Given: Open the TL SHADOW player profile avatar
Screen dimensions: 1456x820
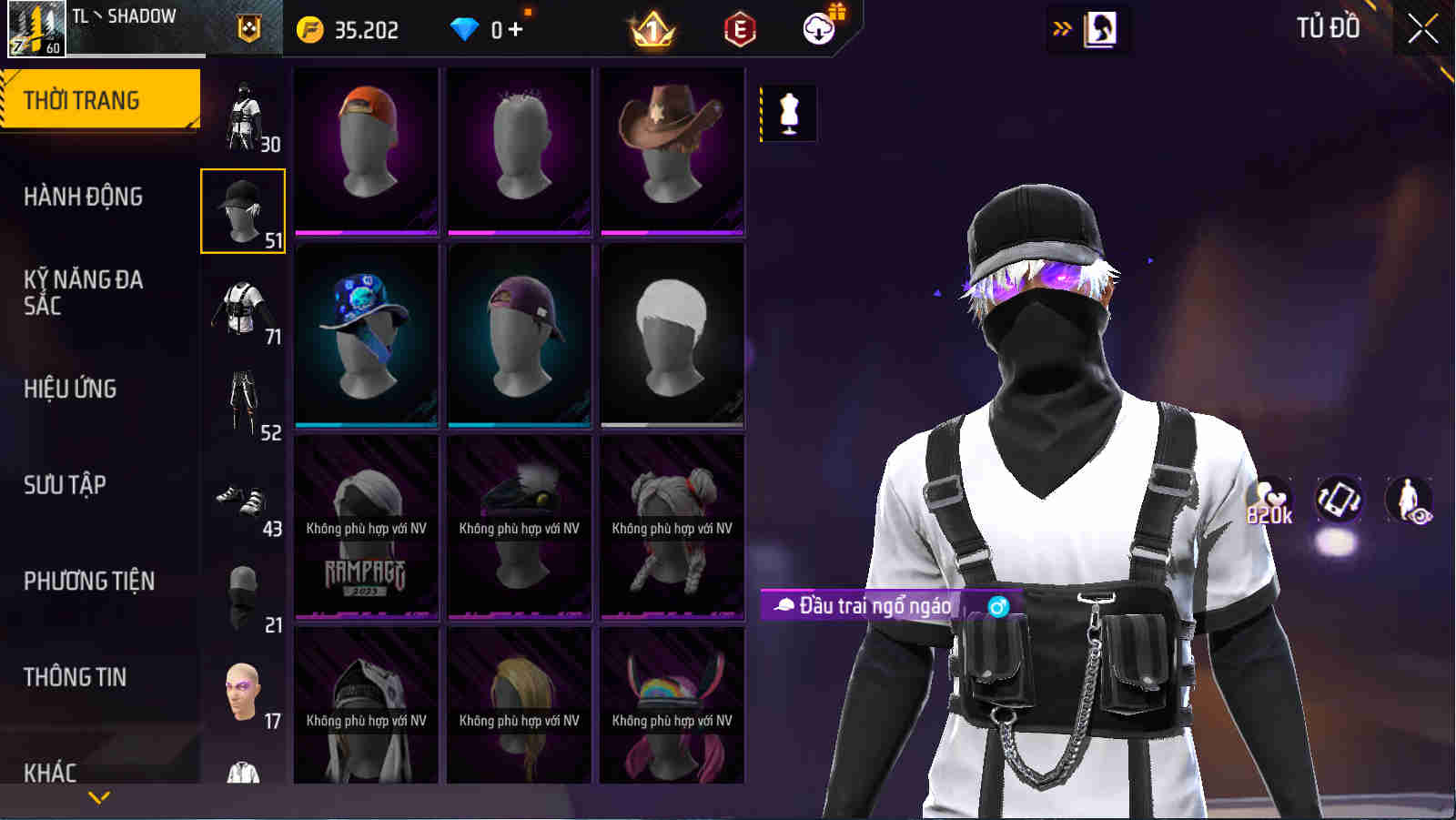Looking at the screenshot, I should pyautogui.click(x=36, y=27).
